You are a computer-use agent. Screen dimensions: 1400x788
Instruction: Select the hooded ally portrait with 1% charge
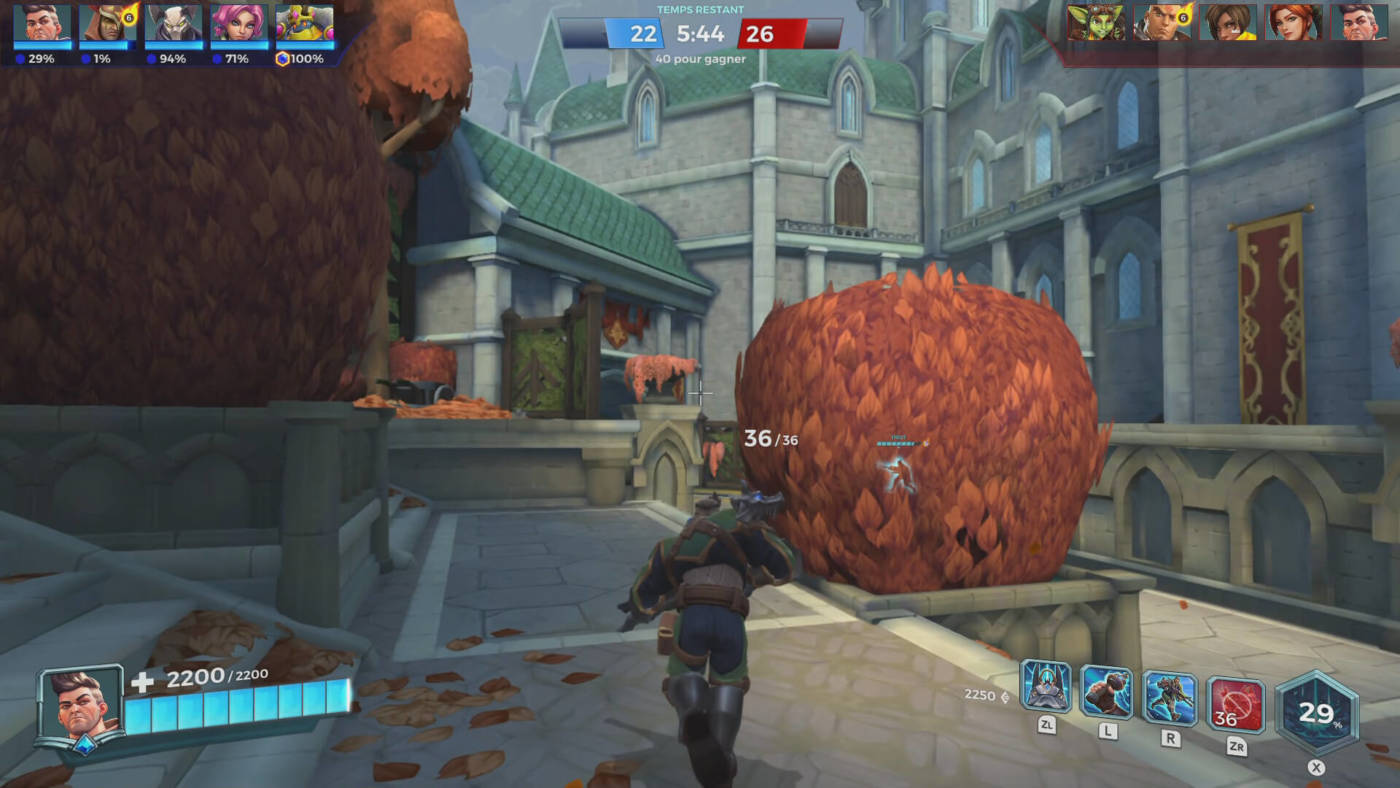point(108,24)
